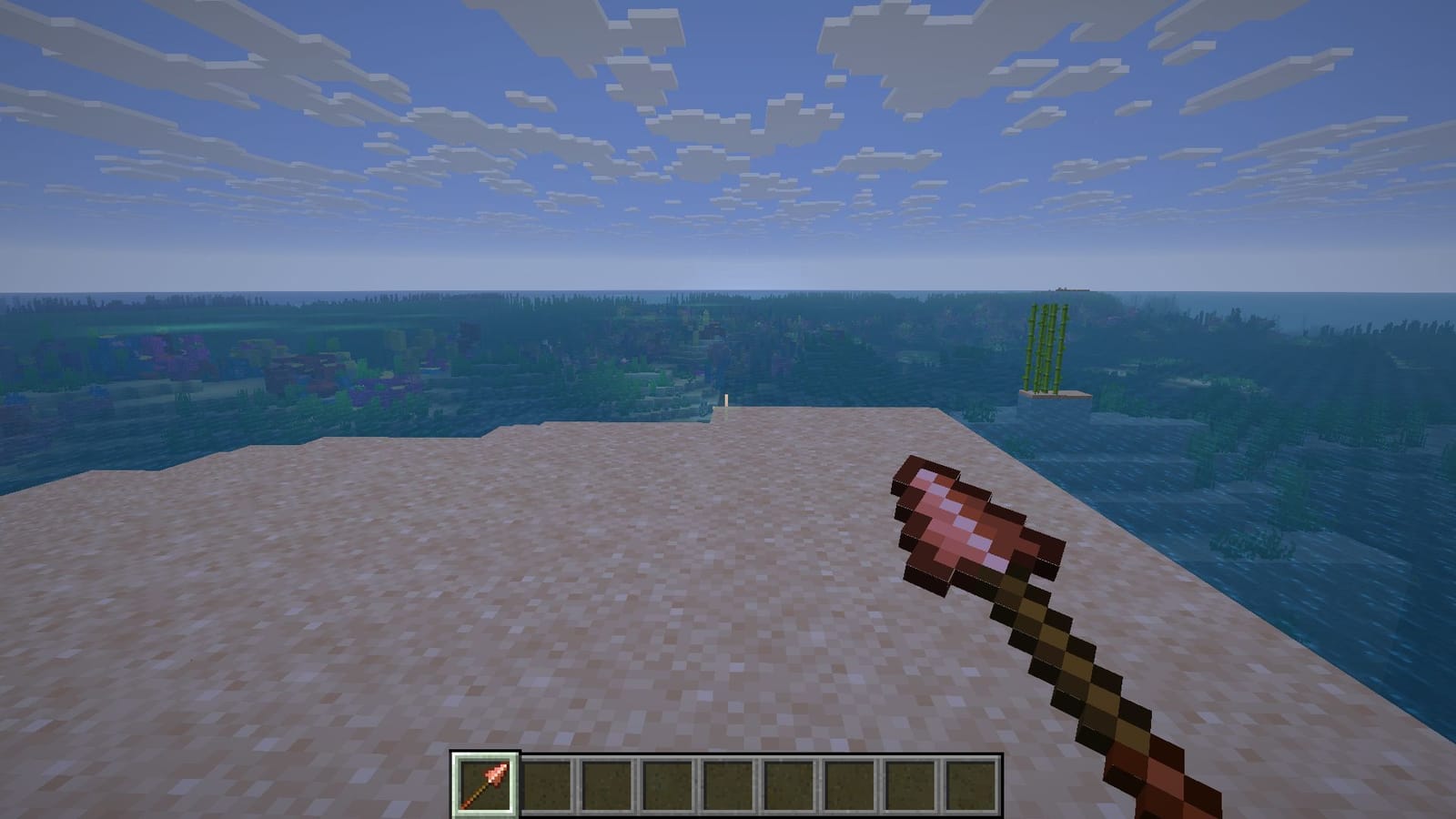Click the second hotbar slot
This screenshot has width=1456, height=819.
tap(544, 784)
